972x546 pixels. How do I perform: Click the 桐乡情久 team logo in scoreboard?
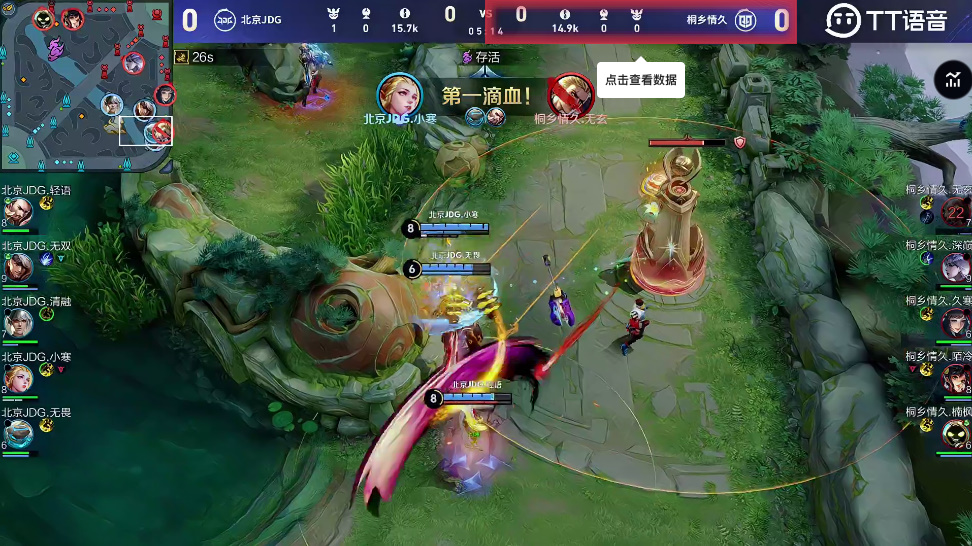745,20
